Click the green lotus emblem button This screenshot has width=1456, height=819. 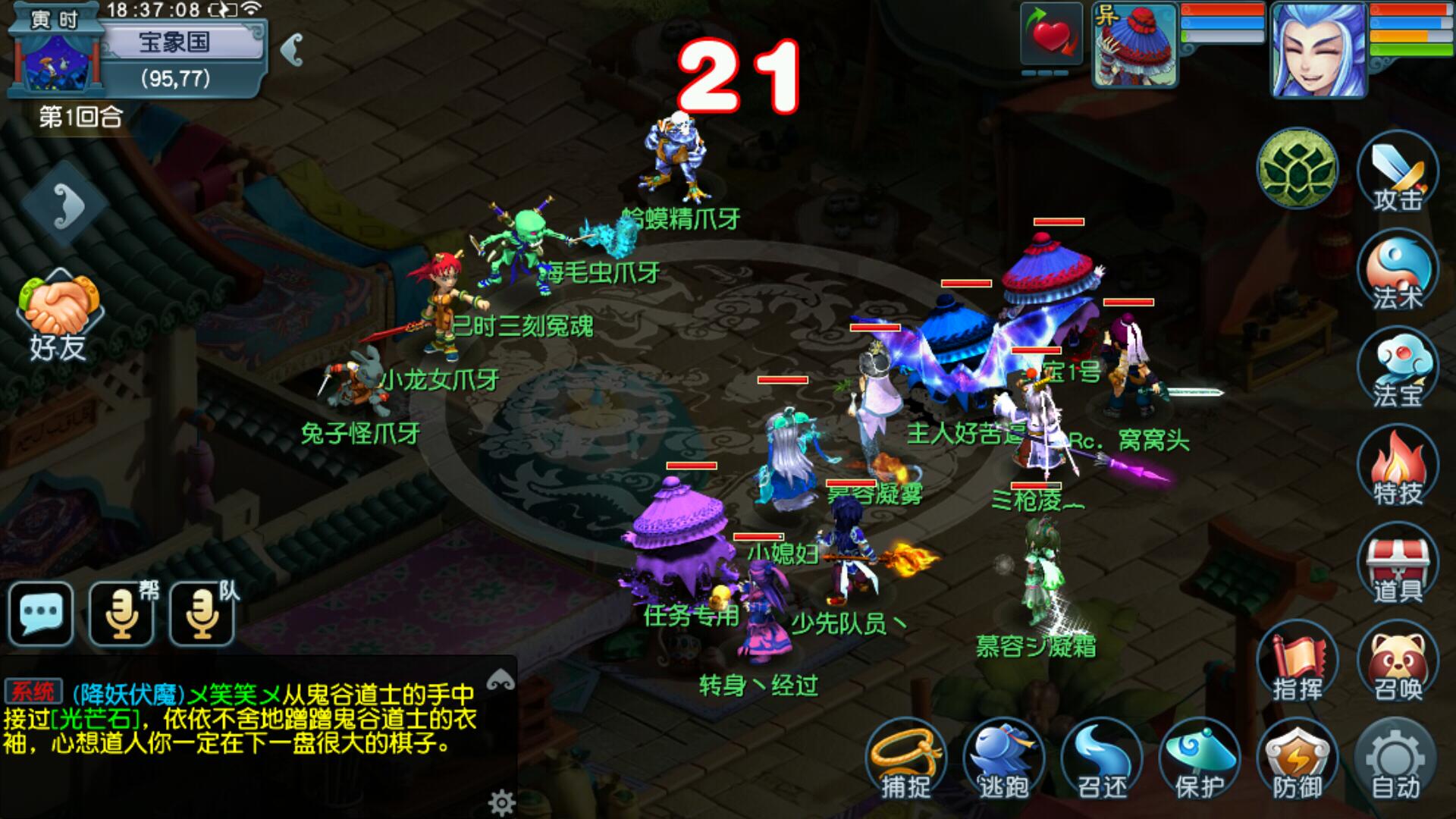[1297, 168]
